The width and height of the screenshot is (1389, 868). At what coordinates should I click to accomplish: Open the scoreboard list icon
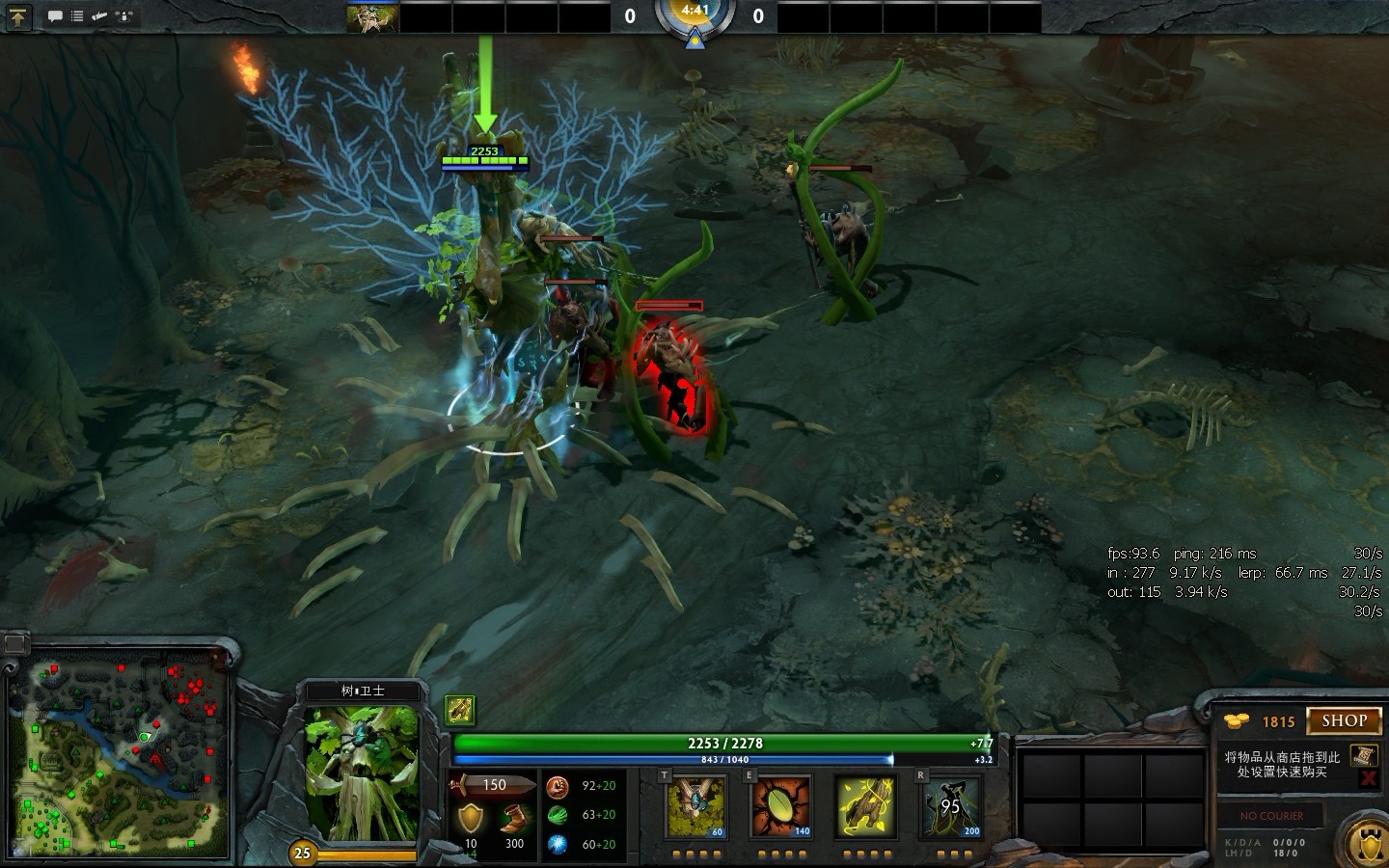pos(77,16)
